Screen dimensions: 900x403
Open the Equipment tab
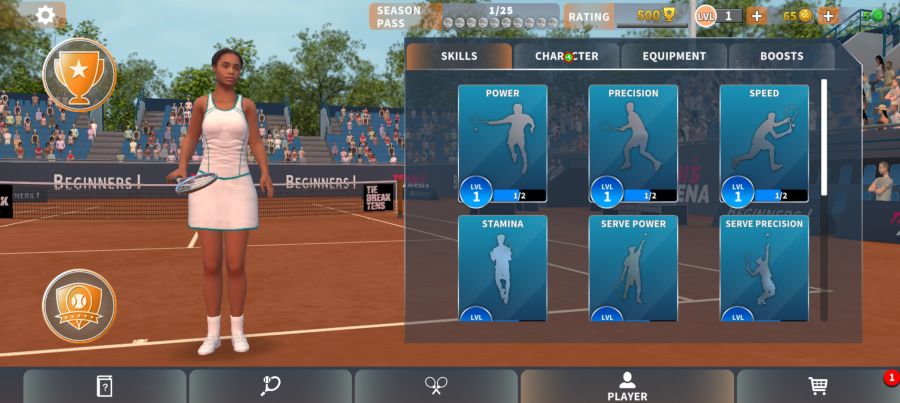tap(674, 56)
